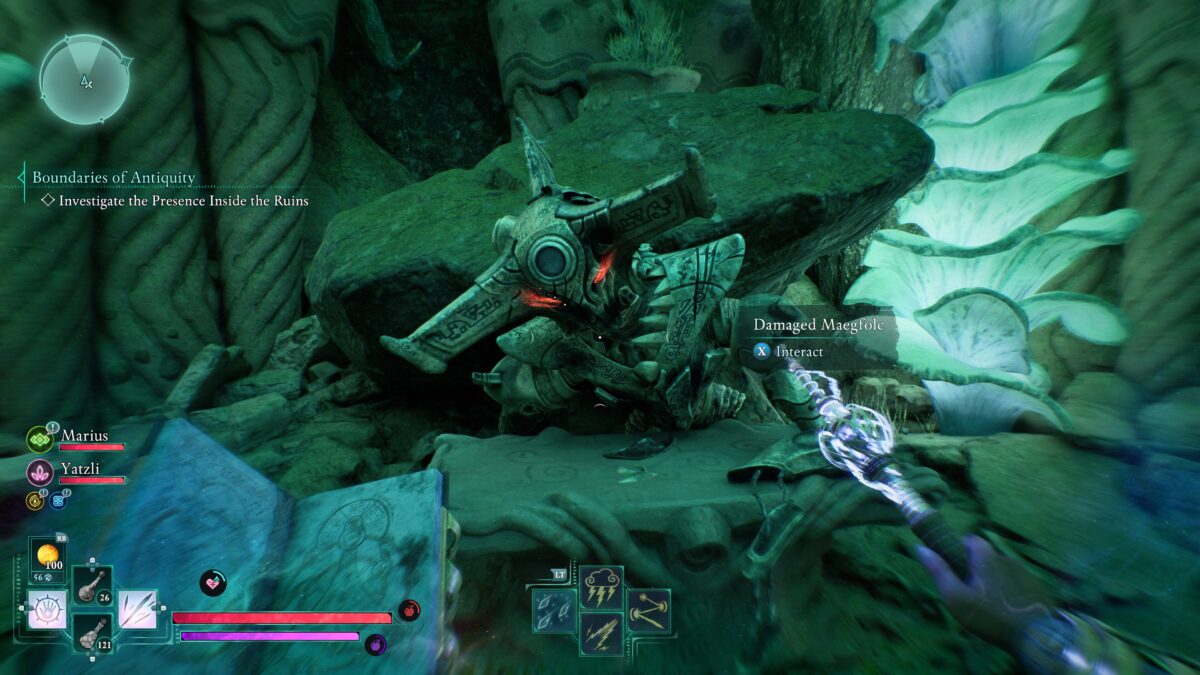
Task: Select the Boundaries of Antiquity quest tracker
Action: [113, 178]
